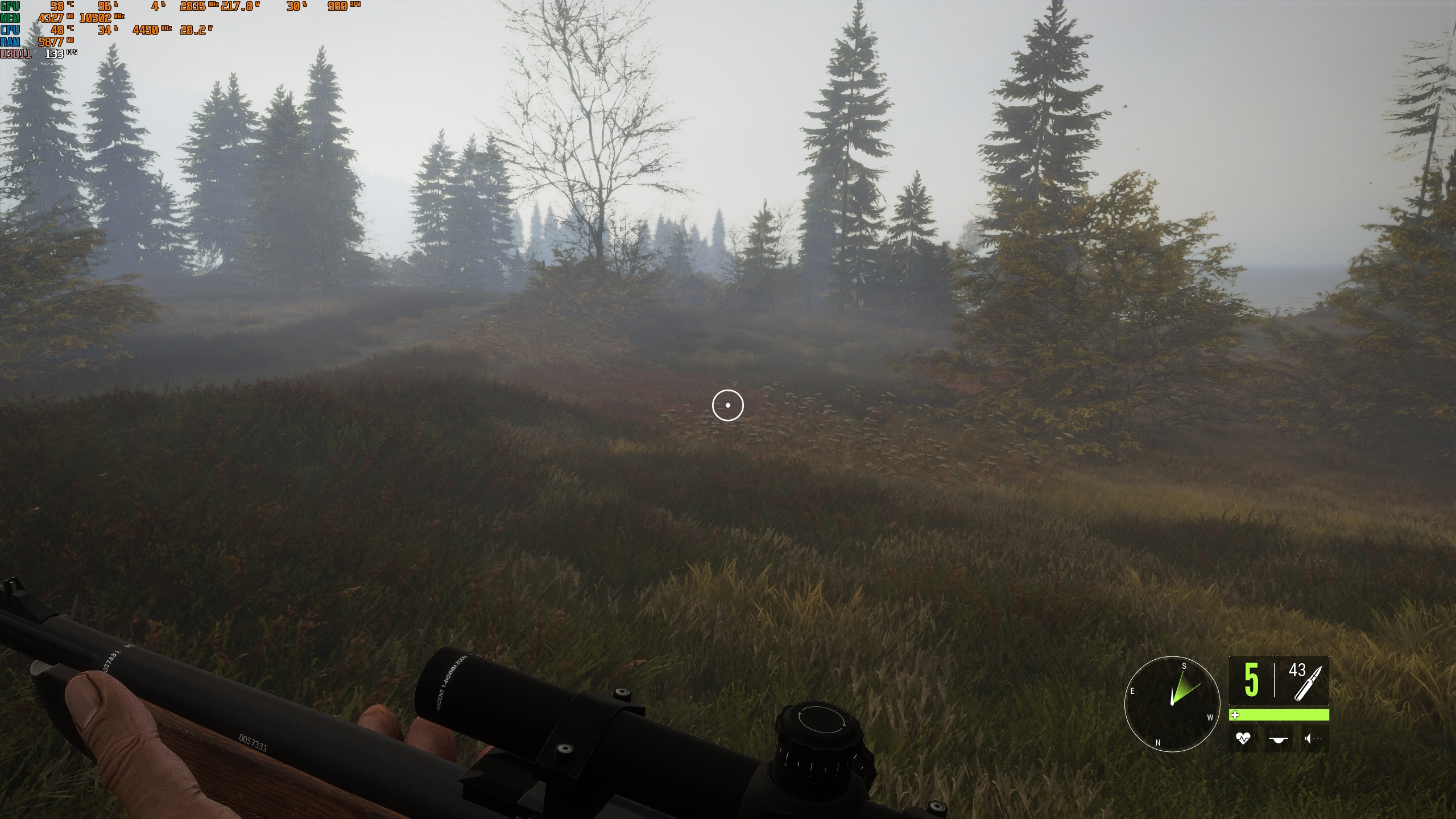Click the GPU label in the performance overlay
Viewport: 1456px width, 819px height.
click(10, 7)
